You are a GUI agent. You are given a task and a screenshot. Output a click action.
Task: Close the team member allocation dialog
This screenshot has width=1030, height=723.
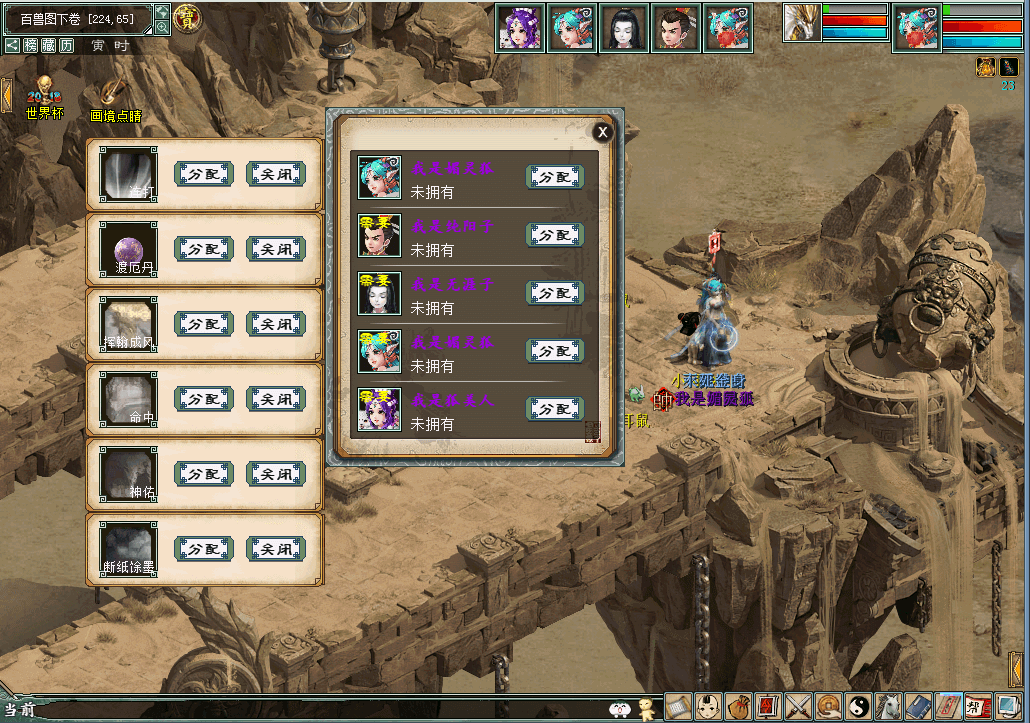click(602, 132)
